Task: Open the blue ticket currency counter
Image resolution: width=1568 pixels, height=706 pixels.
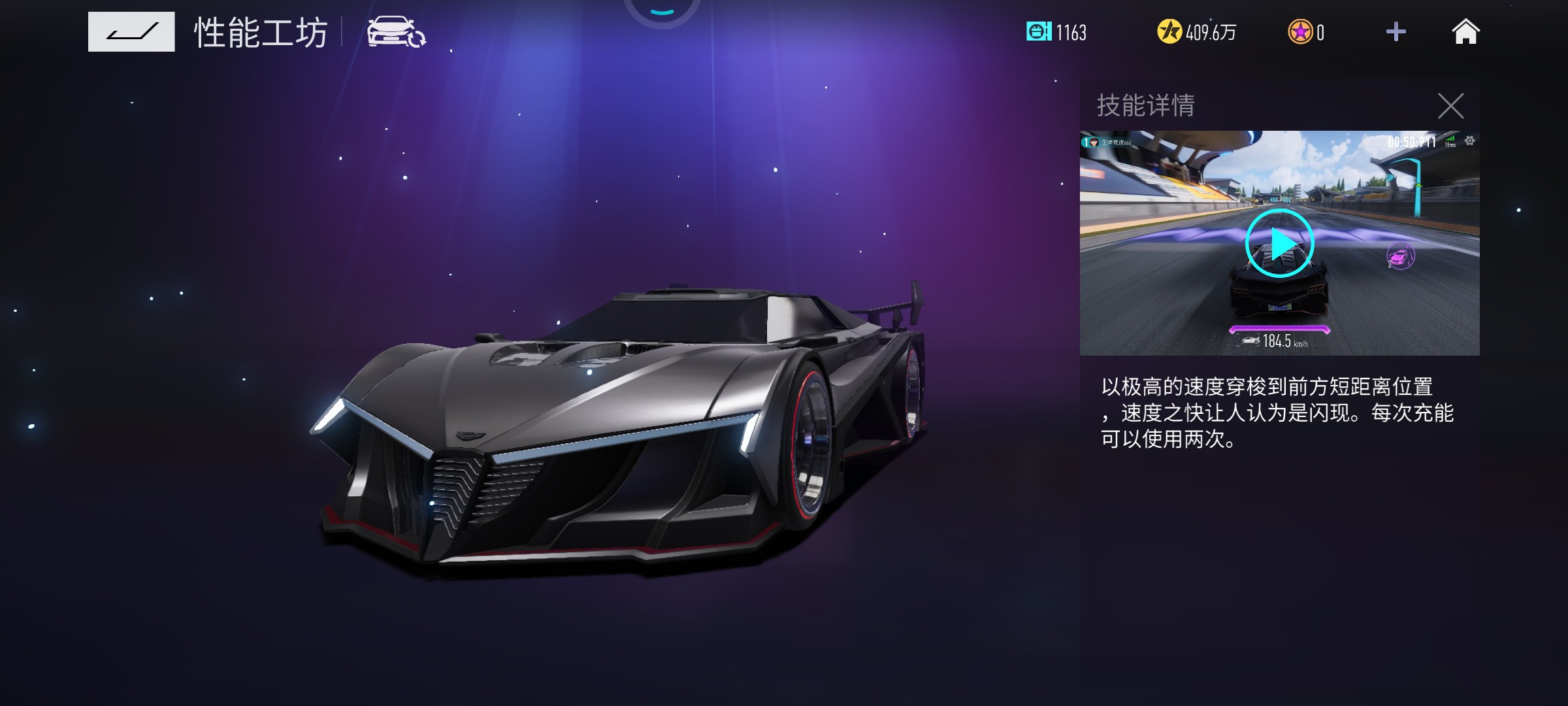Action: pos(1056,32)
